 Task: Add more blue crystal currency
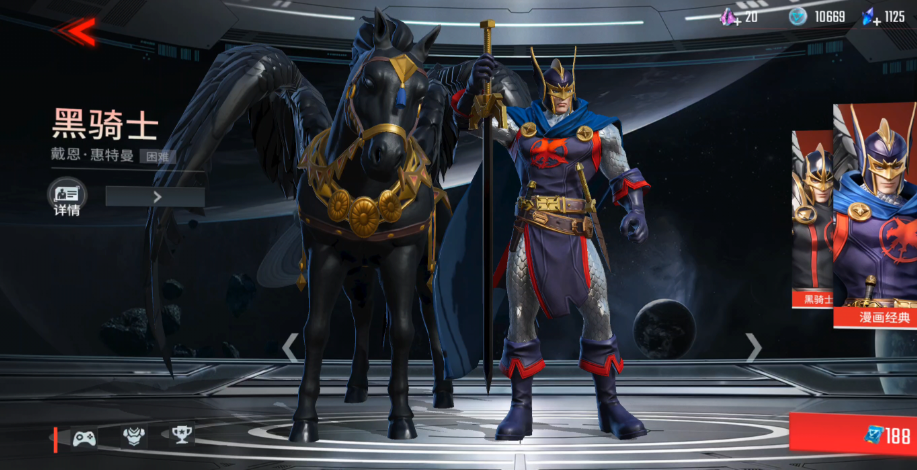coord(871,17)
